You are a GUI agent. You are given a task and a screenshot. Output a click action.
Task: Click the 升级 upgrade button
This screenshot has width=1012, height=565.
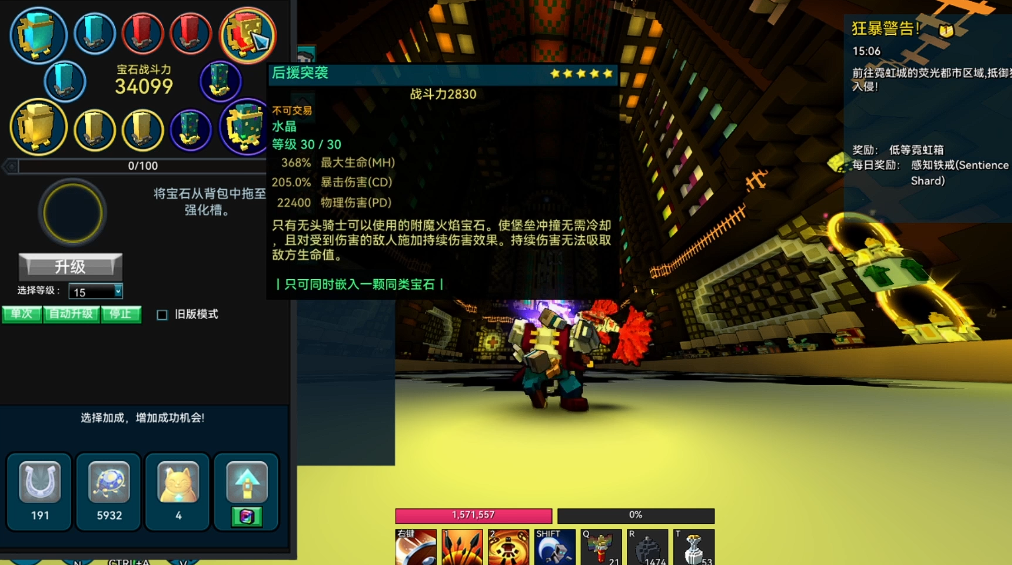point(70,267)
